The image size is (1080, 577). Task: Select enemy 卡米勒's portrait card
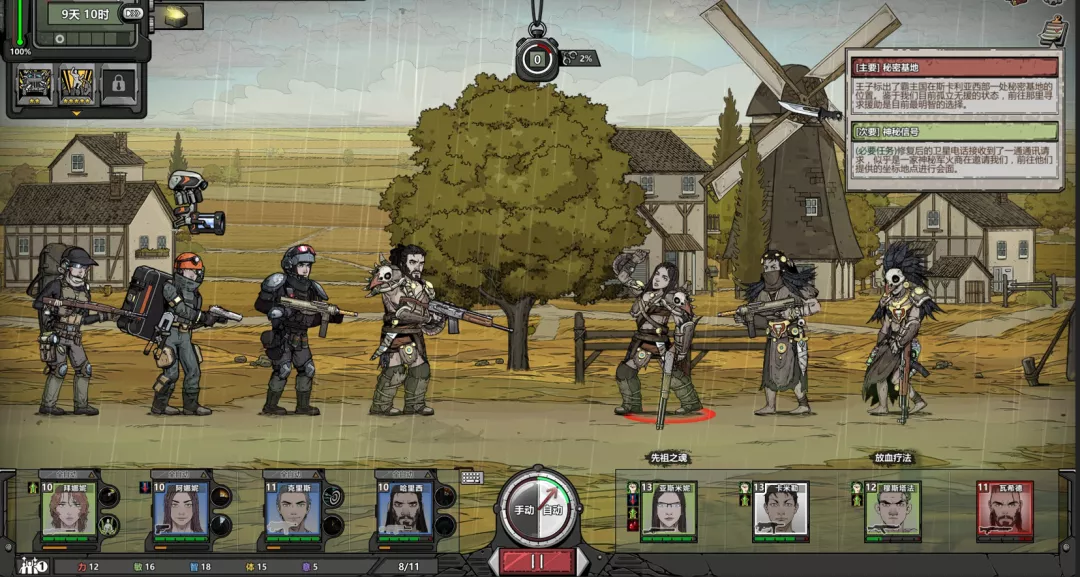780,511
